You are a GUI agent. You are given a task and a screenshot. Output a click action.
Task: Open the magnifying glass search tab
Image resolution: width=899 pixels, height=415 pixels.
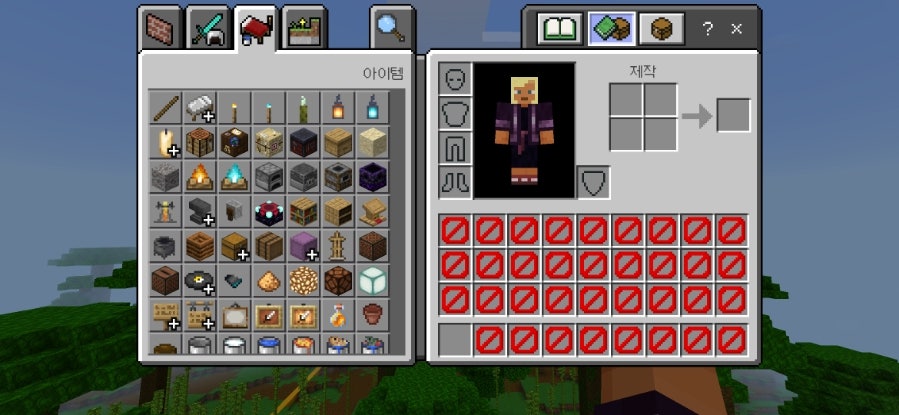pyautogui.click(x=390, y=27)
